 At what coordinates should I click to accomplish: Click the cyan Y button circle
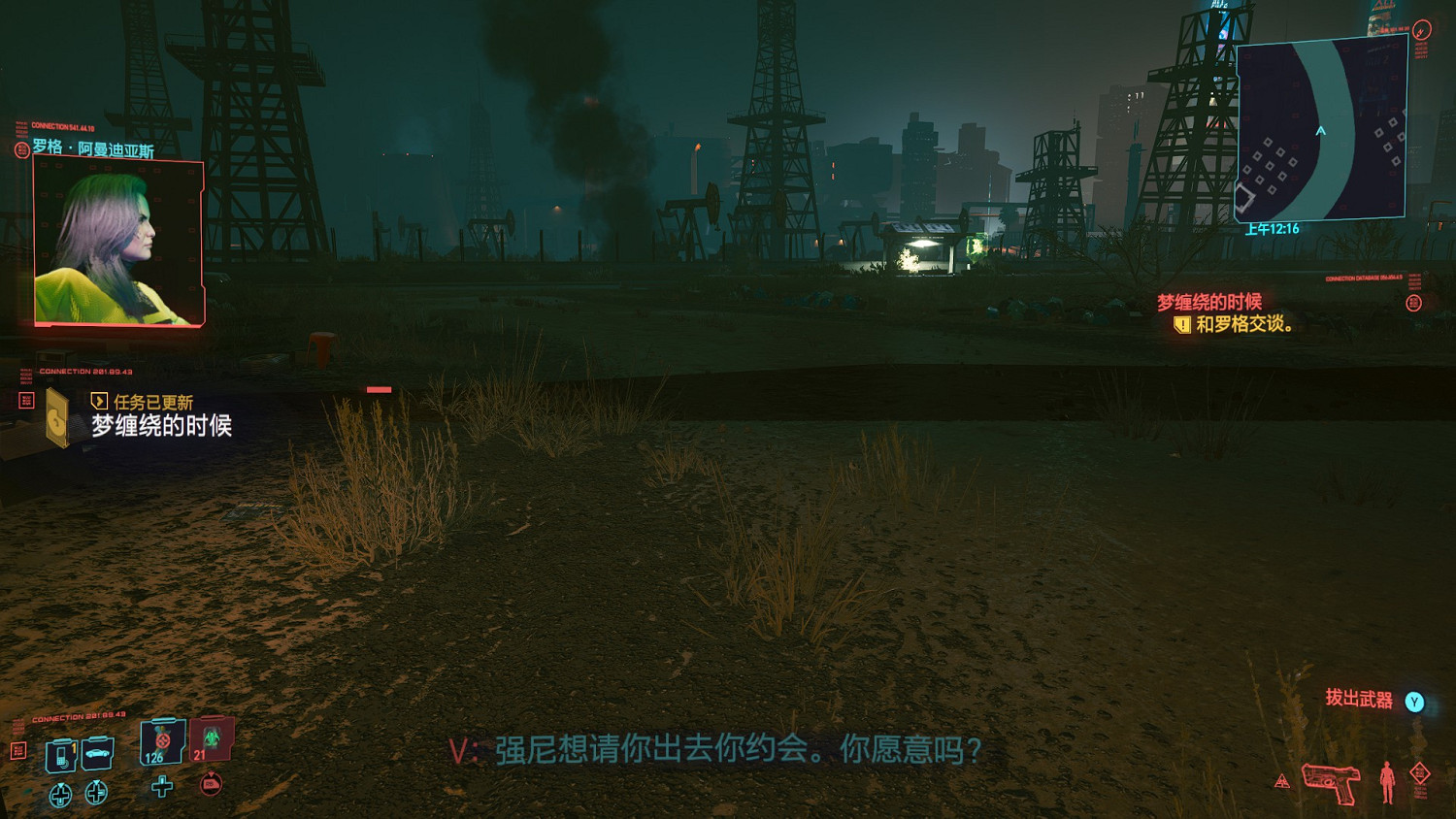click(x=1414, y=702)
